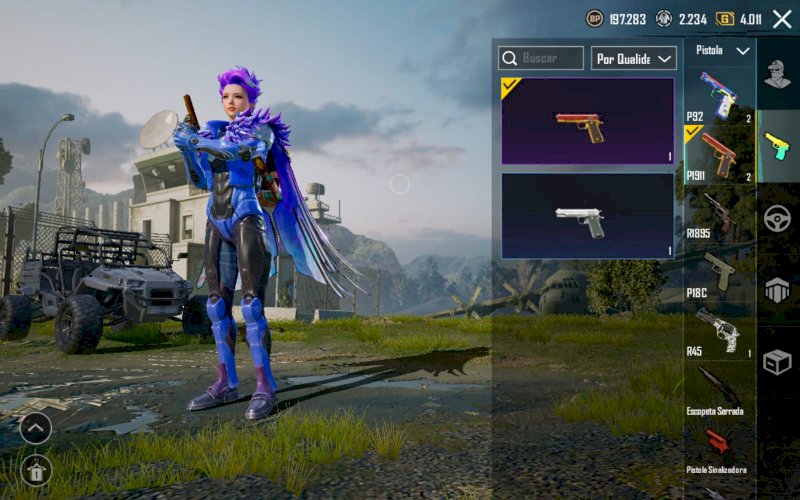Switch to the crate box tab

(777, 362)
